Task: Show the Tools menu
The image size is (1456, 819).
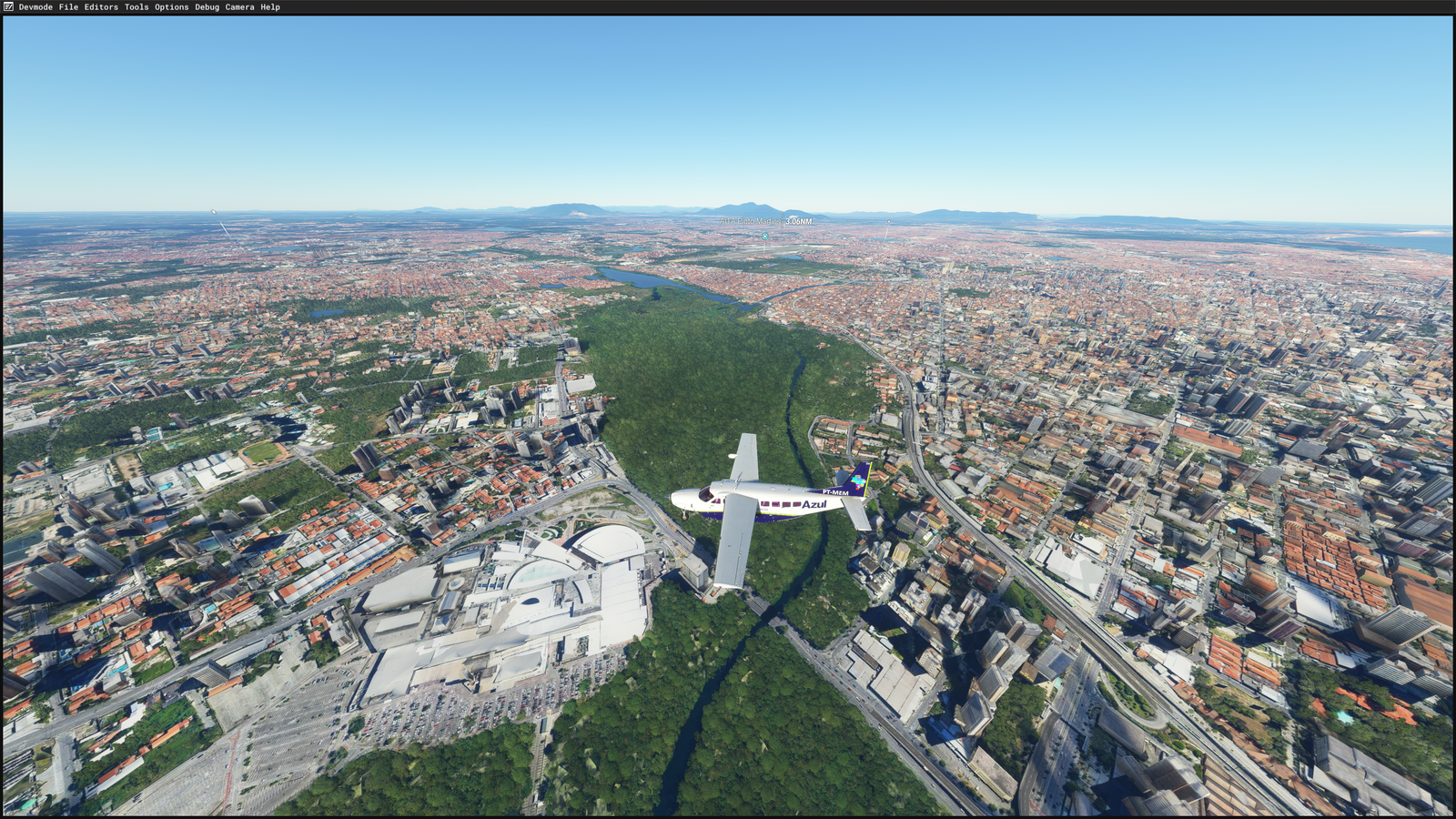Action: [136, 7]
